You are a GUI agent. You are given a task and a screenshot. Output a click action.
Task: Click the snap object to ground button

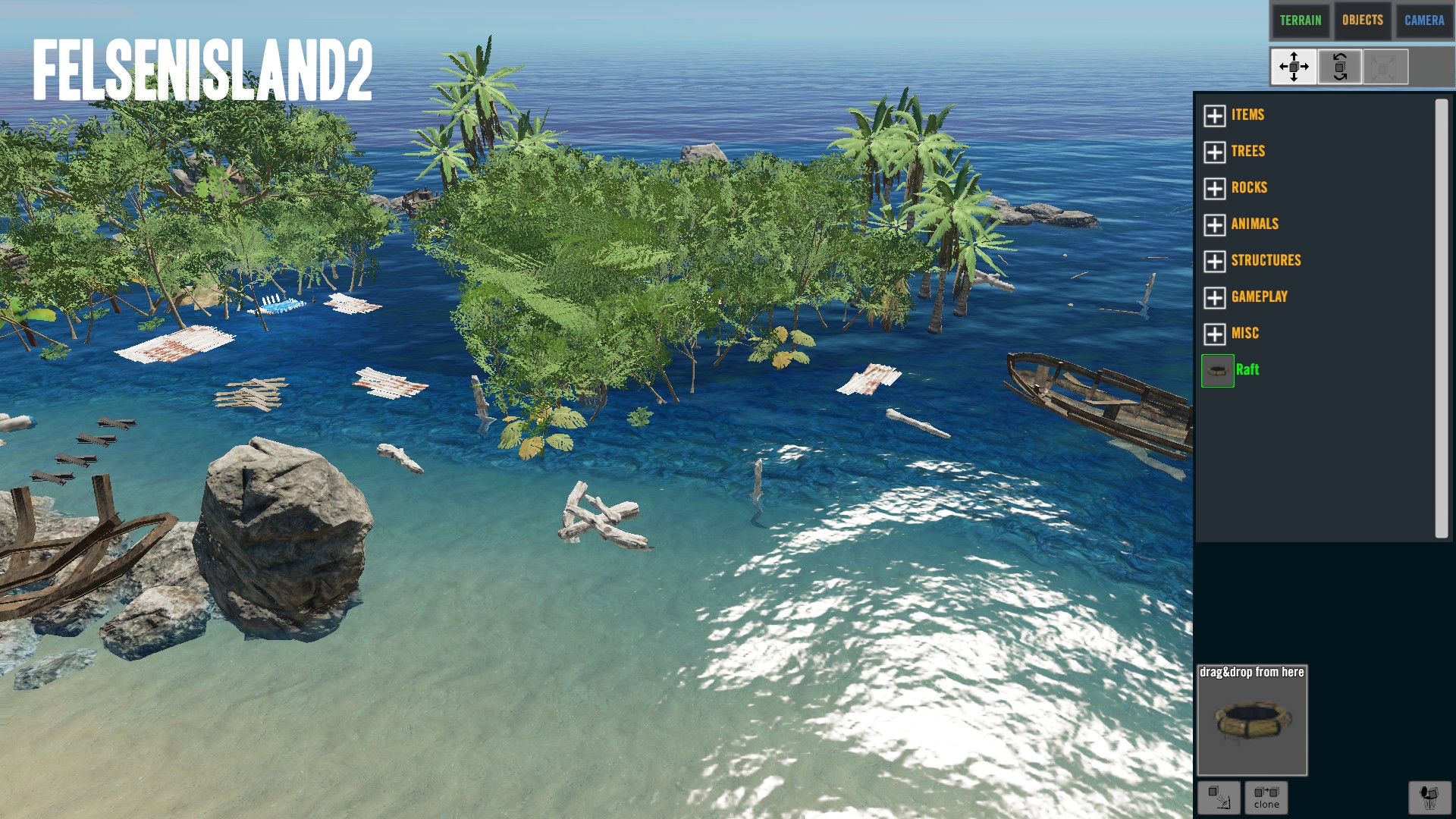(x=1219, y=797)
